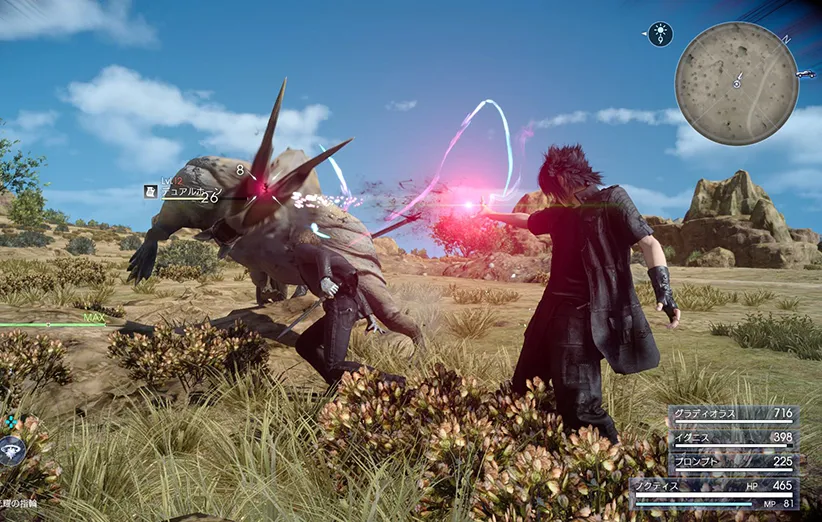Select Gladiolus in the party list
The width and height of the screenshot is (822, 522).
click(x=718, y=413)
